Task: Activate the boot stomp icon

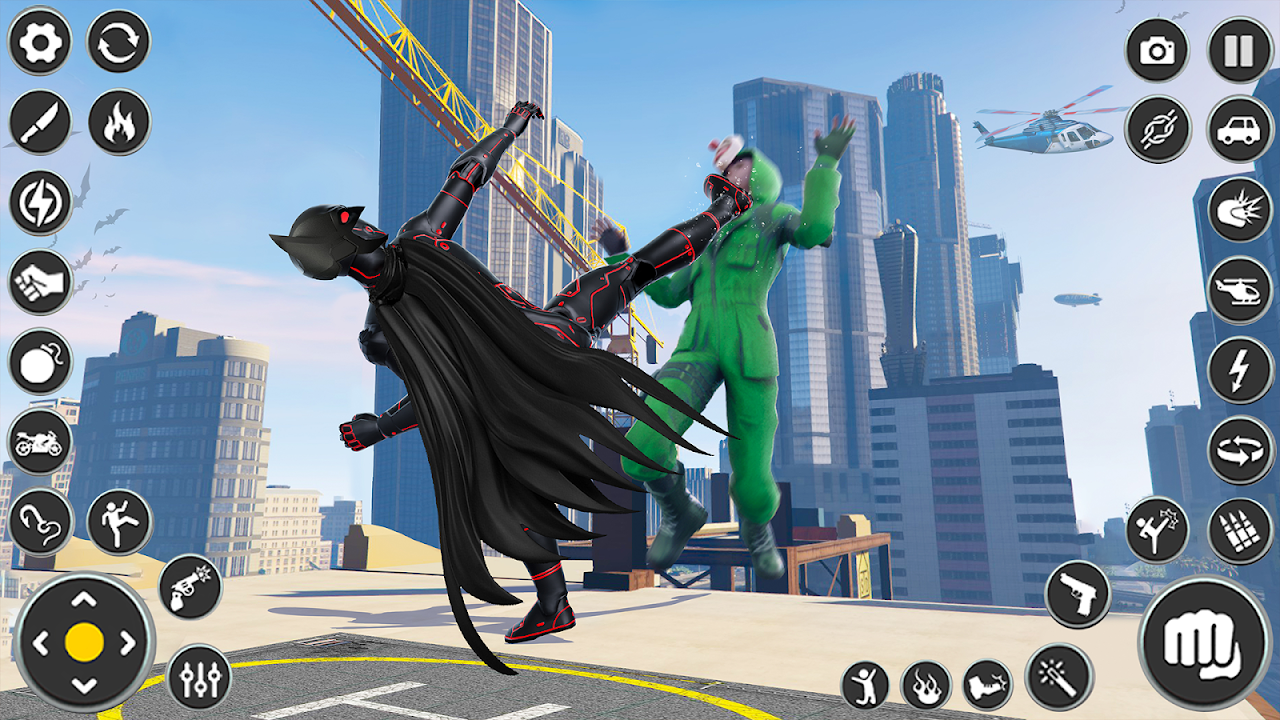Action: (x=987, y=685)
